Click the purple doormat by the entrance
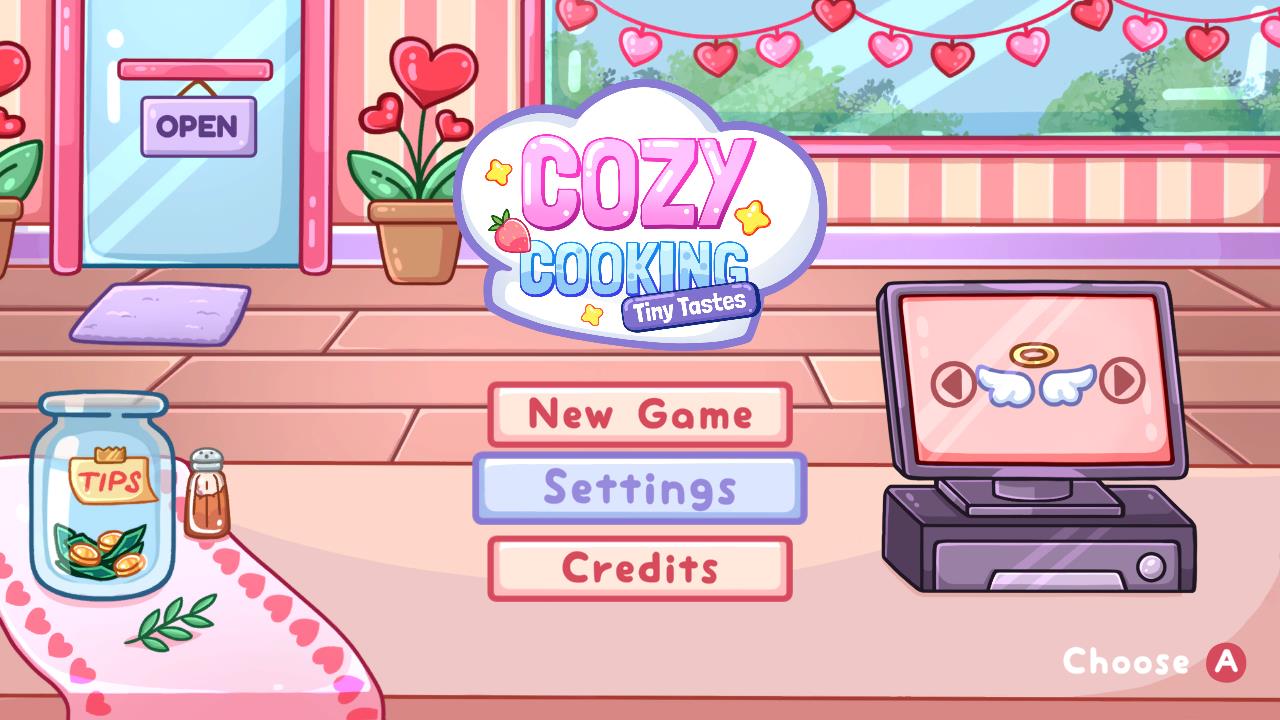This screenshot has height=720, width=1280. click(x=160, y=312)
